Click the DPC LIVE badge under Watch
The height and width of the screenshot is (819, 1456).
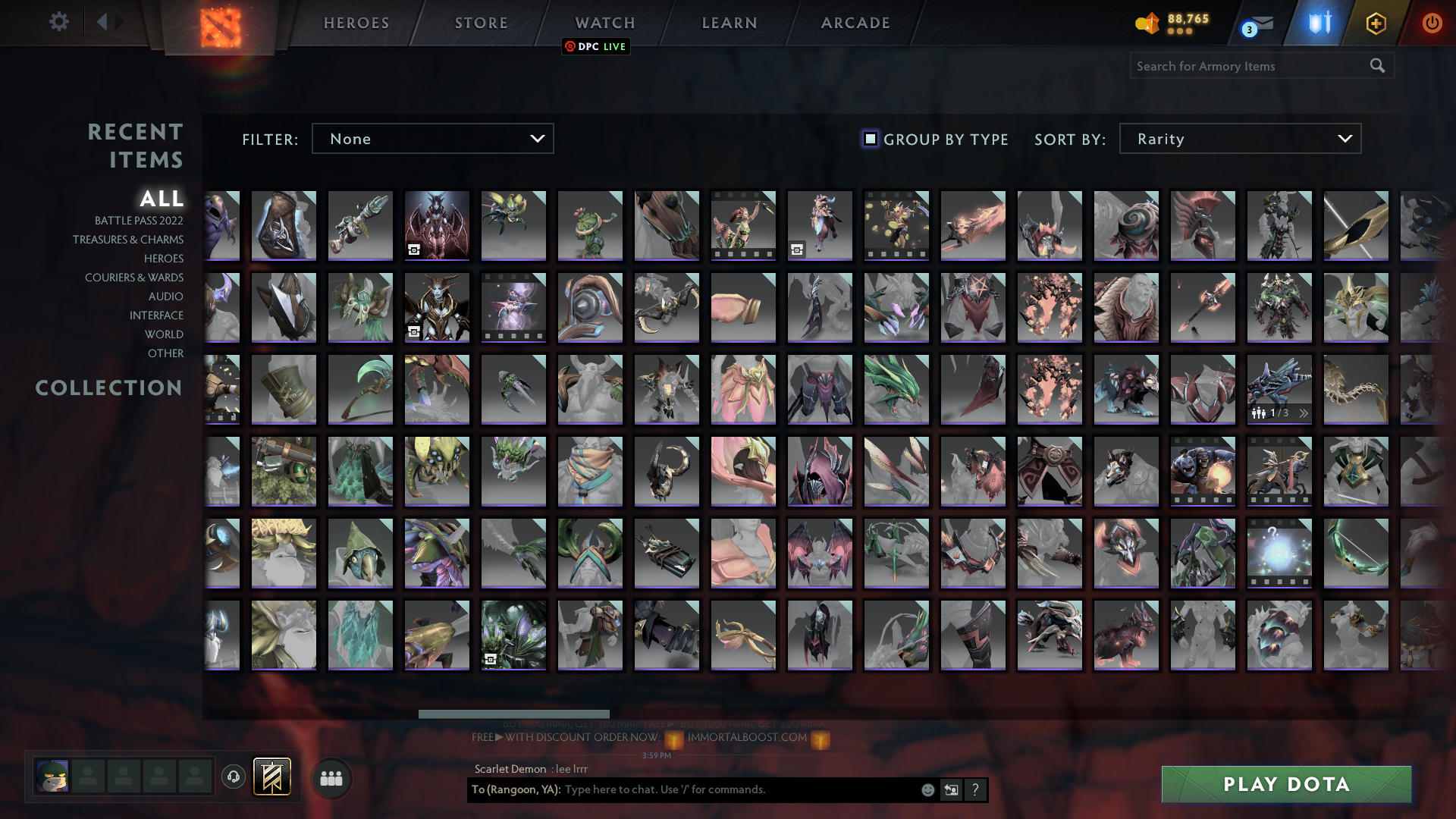tap(596, 46)
